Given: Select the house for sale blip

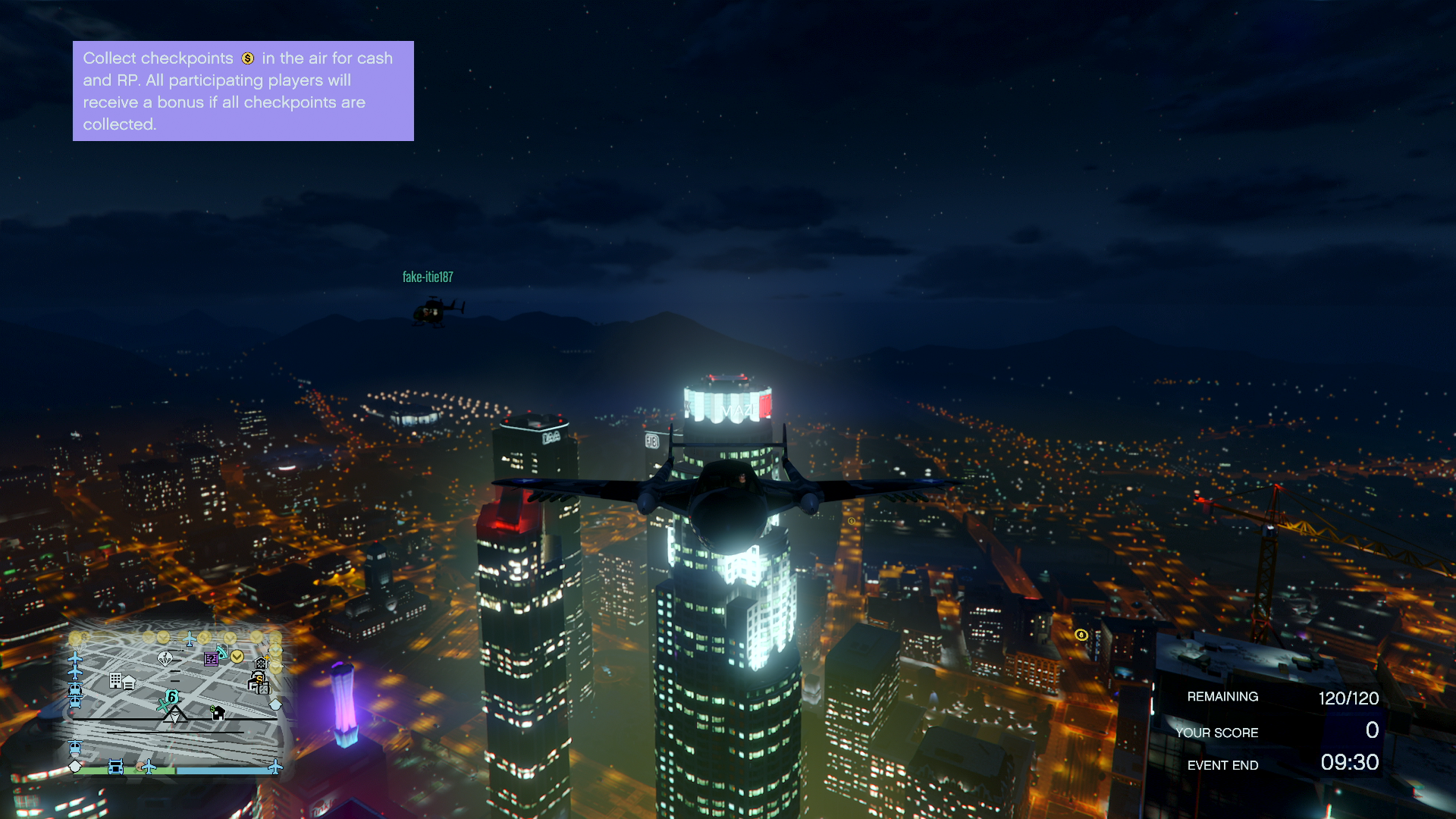Looking at the screenshot, I should pos(218,713).
